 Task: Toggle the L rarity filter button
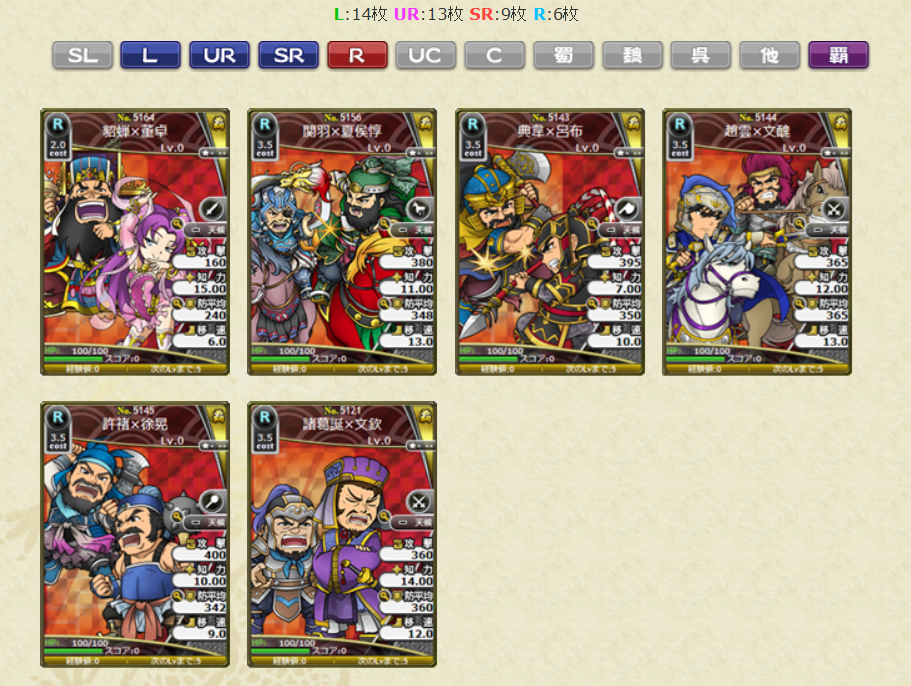(x=150, y=55)
